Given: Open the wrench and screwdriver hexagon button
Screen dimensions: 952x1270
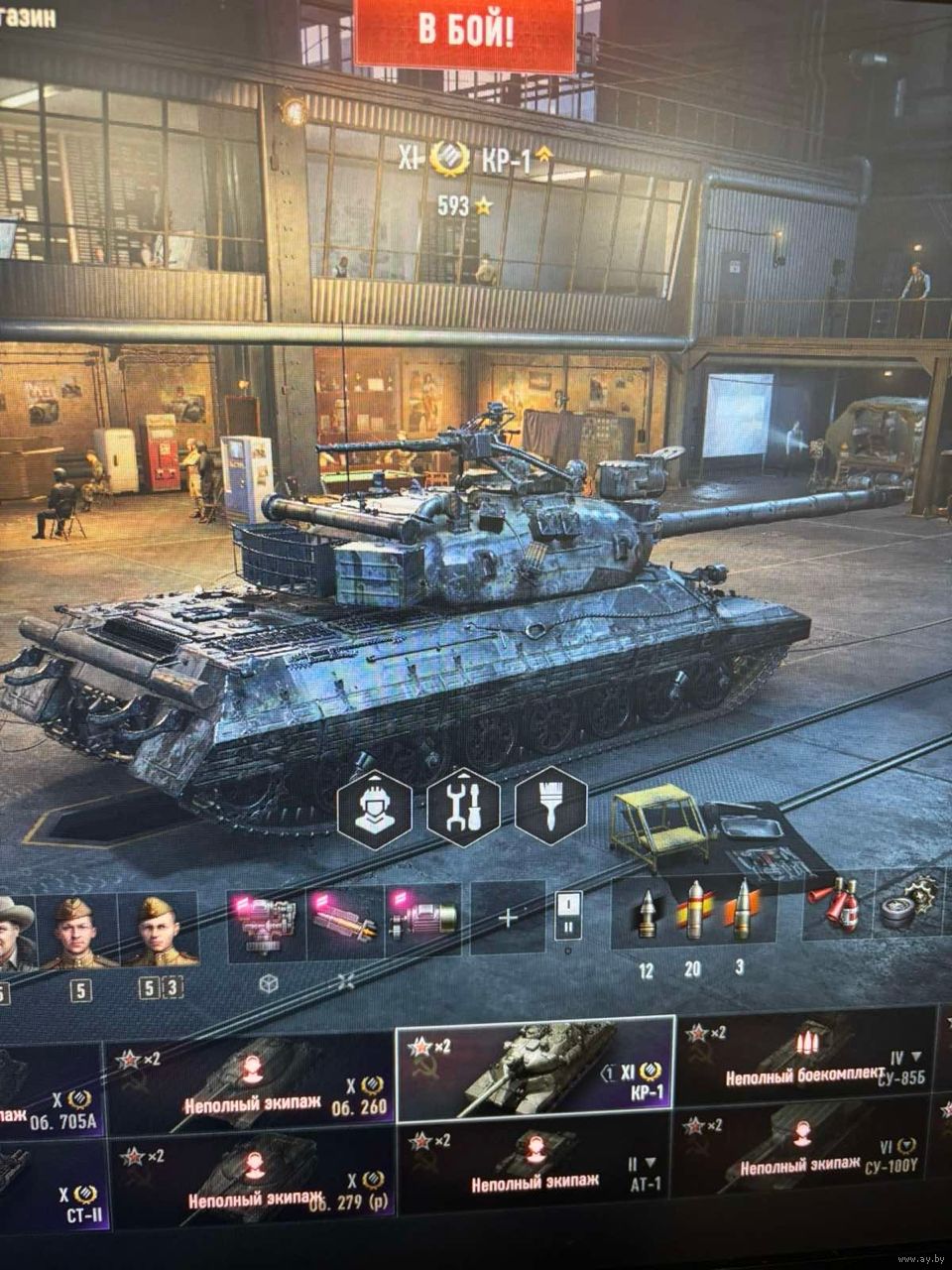Looking at the screenshot, I should click(463, 808).
